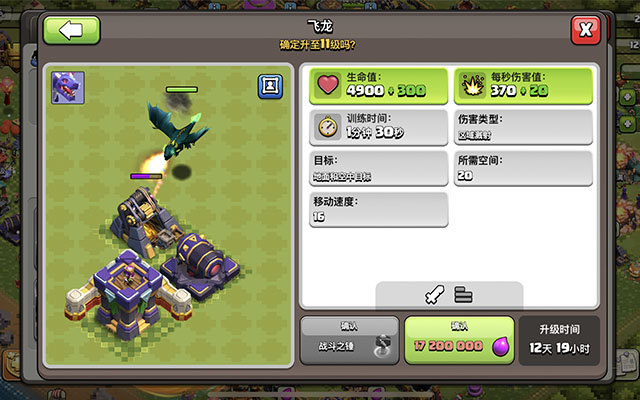Confirm upgrade for 17,200,000 elixir
This screenshot has width=640, height=400.
point(459,340)
